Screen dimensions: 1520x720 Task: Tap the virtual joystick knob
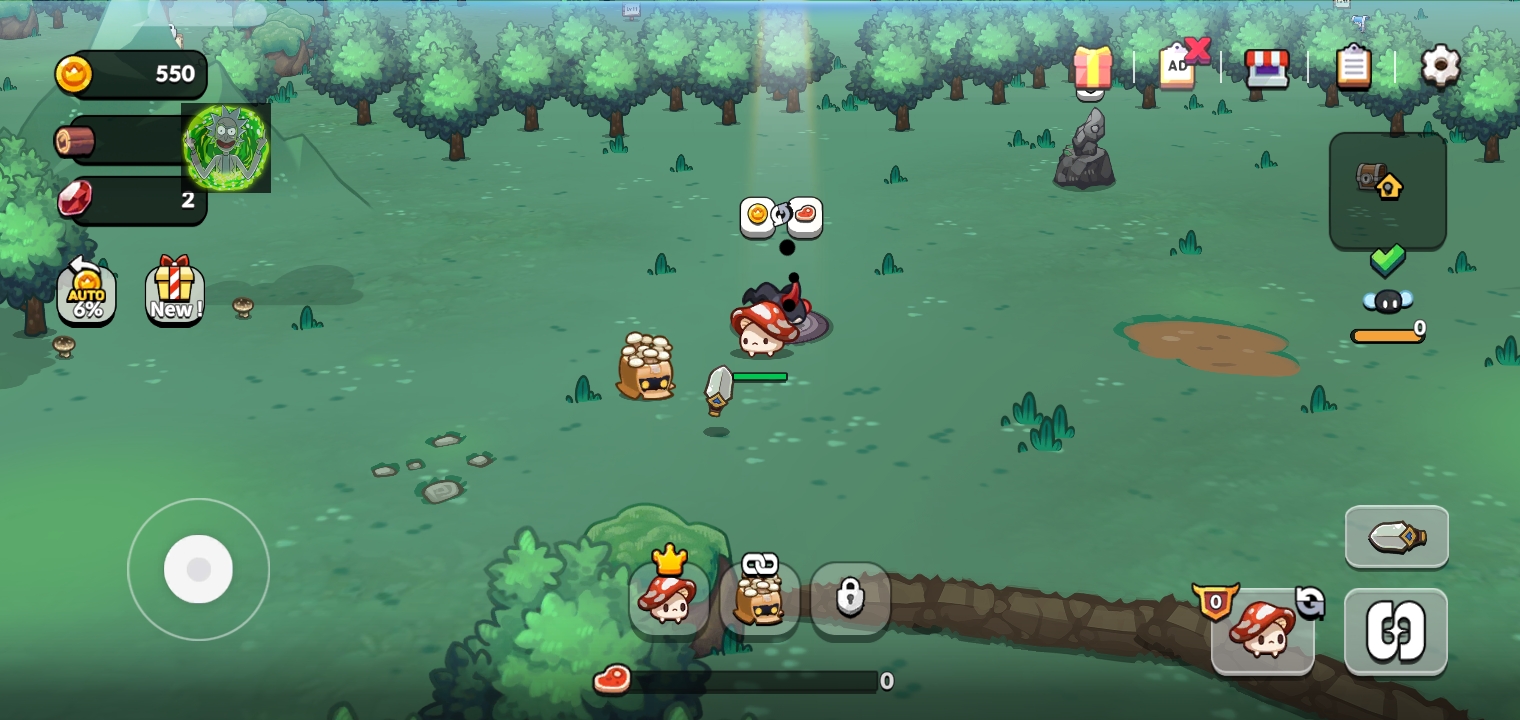pos(198,569)
